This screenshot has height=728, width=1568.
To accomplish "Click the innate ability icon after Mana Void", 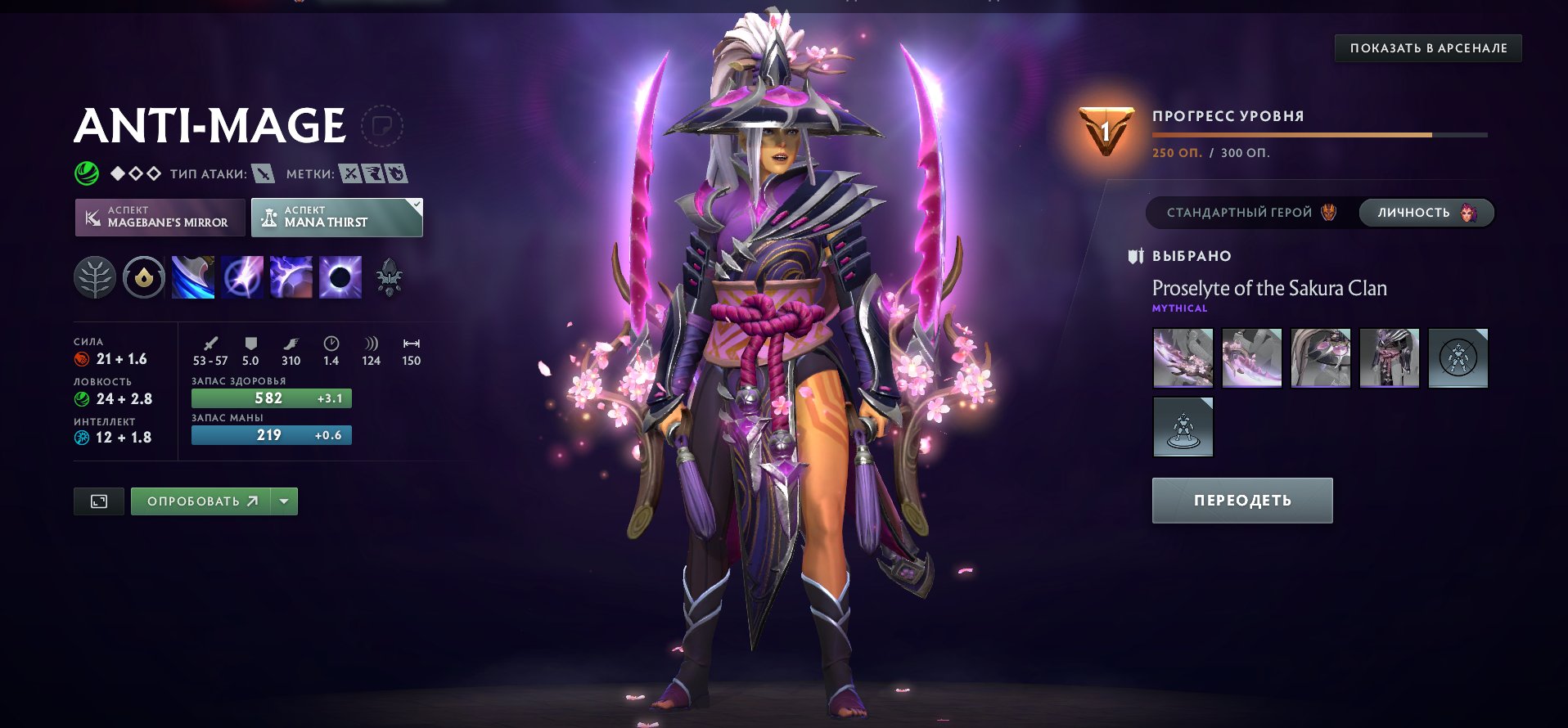I will [390, 276].
